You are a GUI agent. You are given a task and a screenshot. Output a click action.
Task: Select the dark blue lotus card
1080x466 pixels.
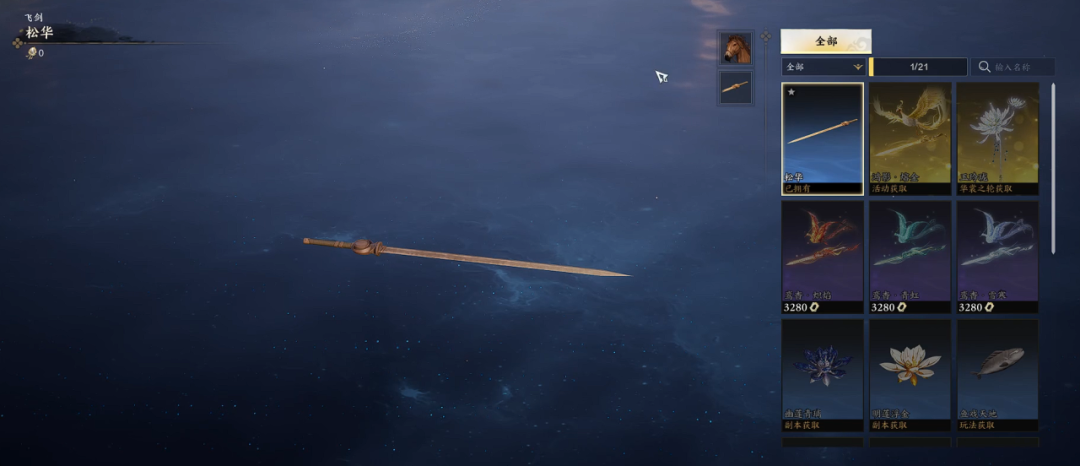[x=823, y=374]
